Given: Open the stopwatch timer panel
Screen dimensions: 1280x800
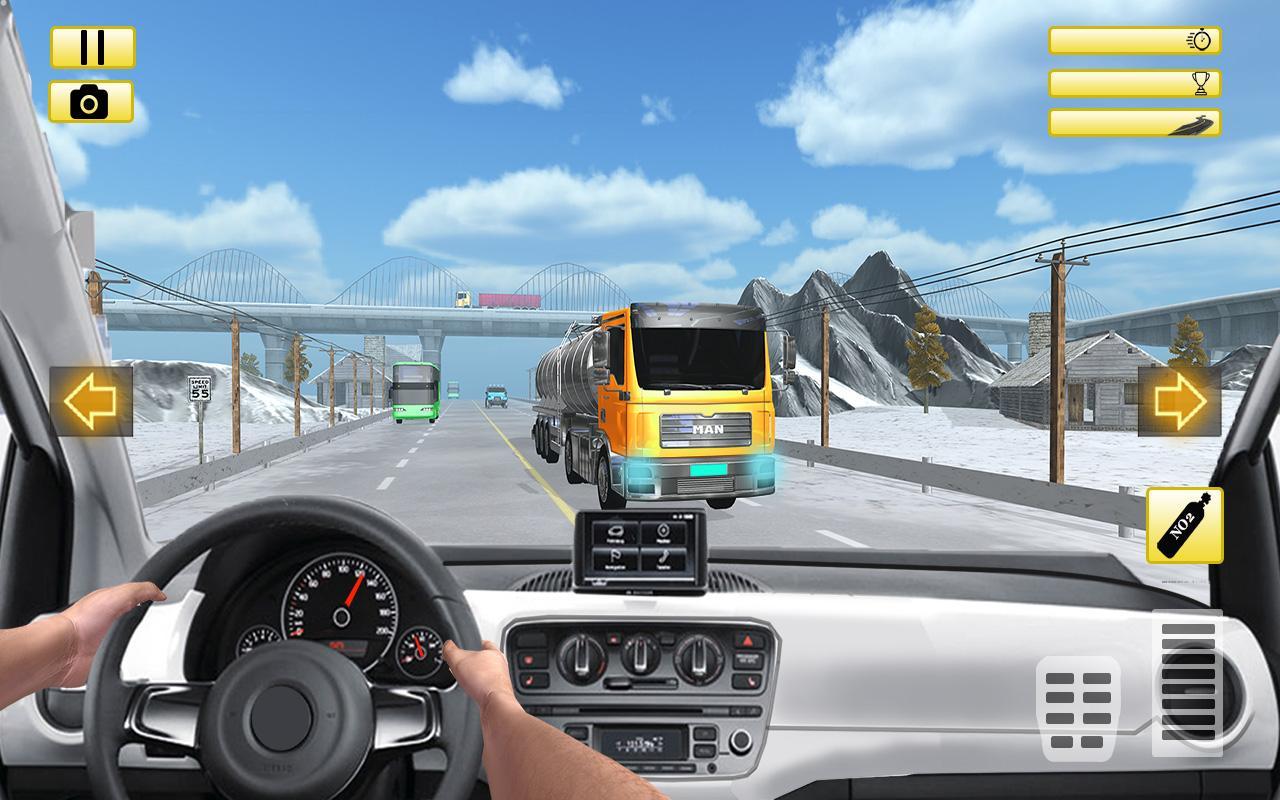Looking at the screenshot, I should click(x=1135, y=40).
